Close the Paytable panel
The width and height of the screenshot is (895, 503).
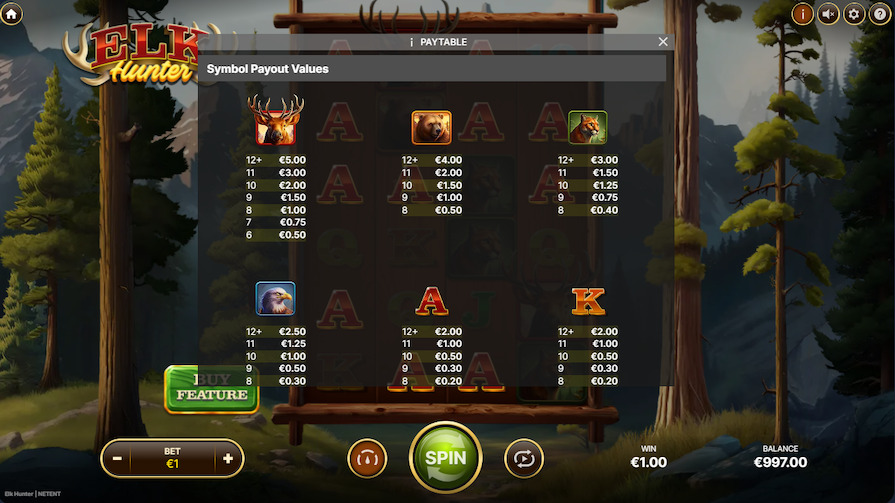(x=663, y=42)
